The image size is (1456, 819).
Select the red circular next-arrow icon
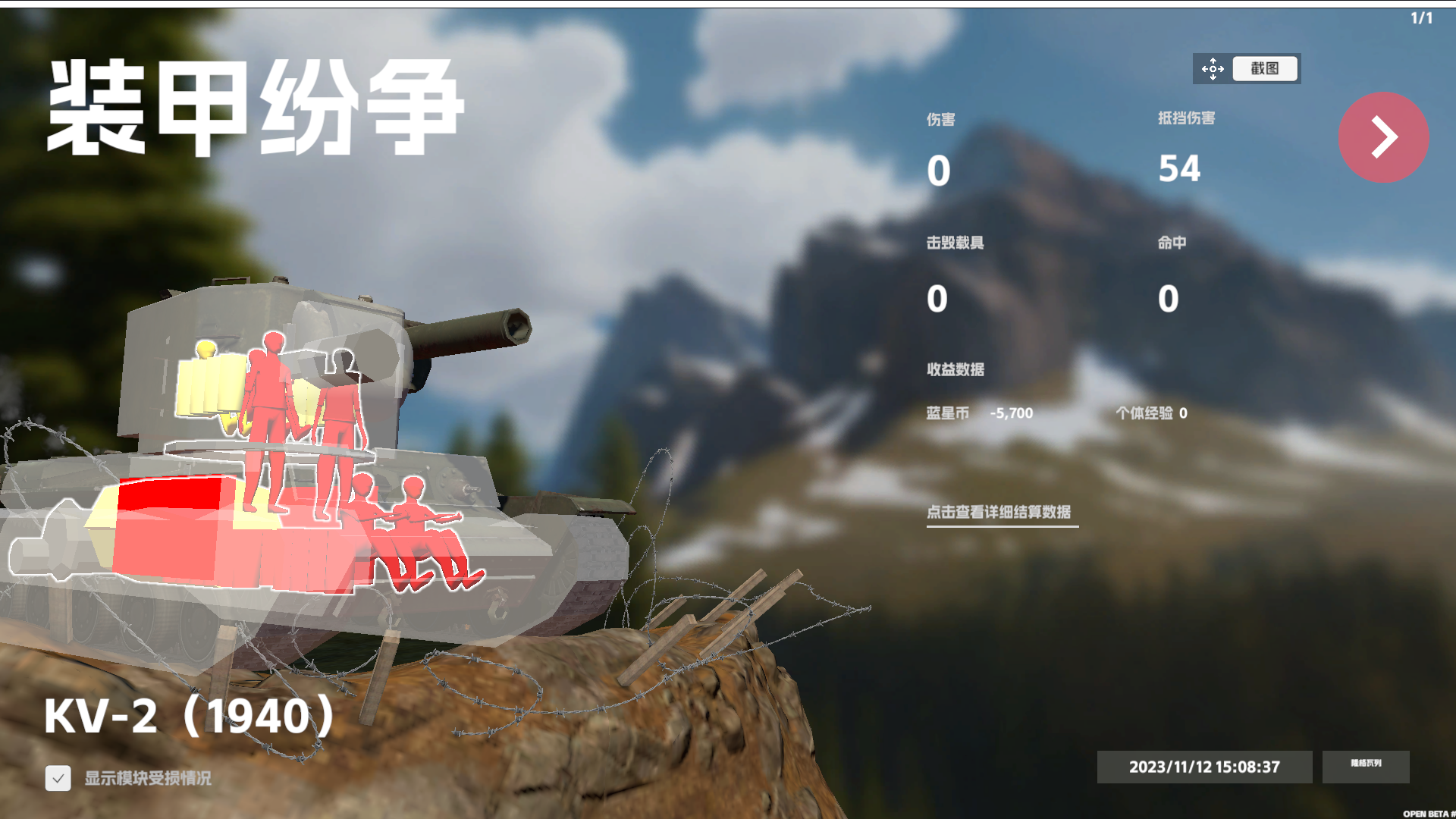[x=1384, y=138]
